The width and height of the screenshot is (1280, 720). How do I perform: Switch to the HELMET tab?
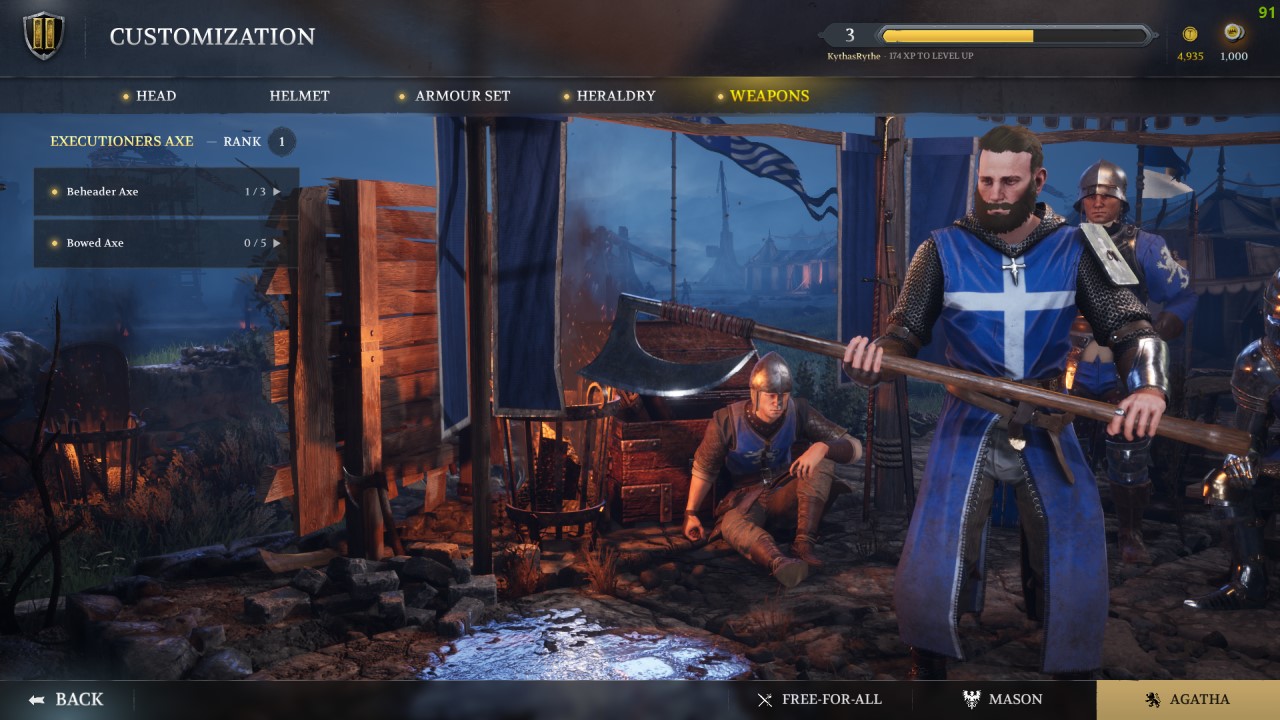coord(300,96)
